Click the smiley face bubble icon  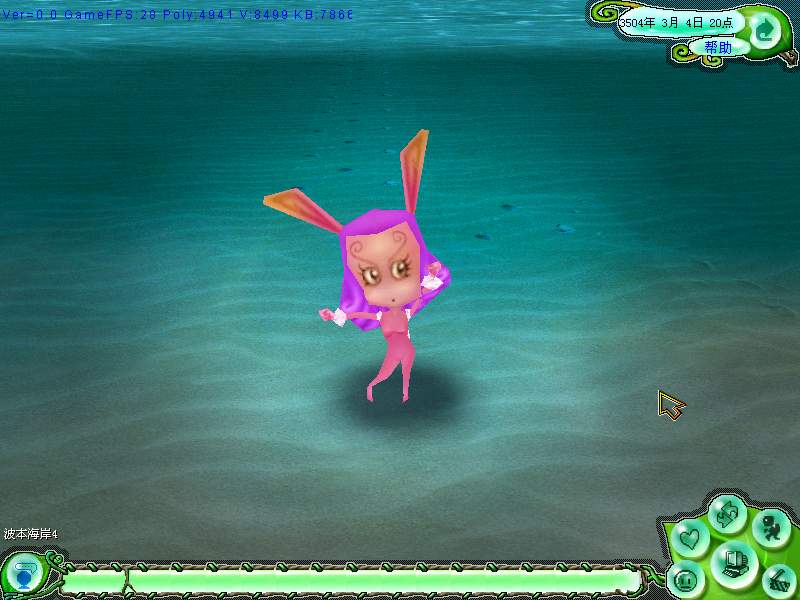(x=687, y=579)
